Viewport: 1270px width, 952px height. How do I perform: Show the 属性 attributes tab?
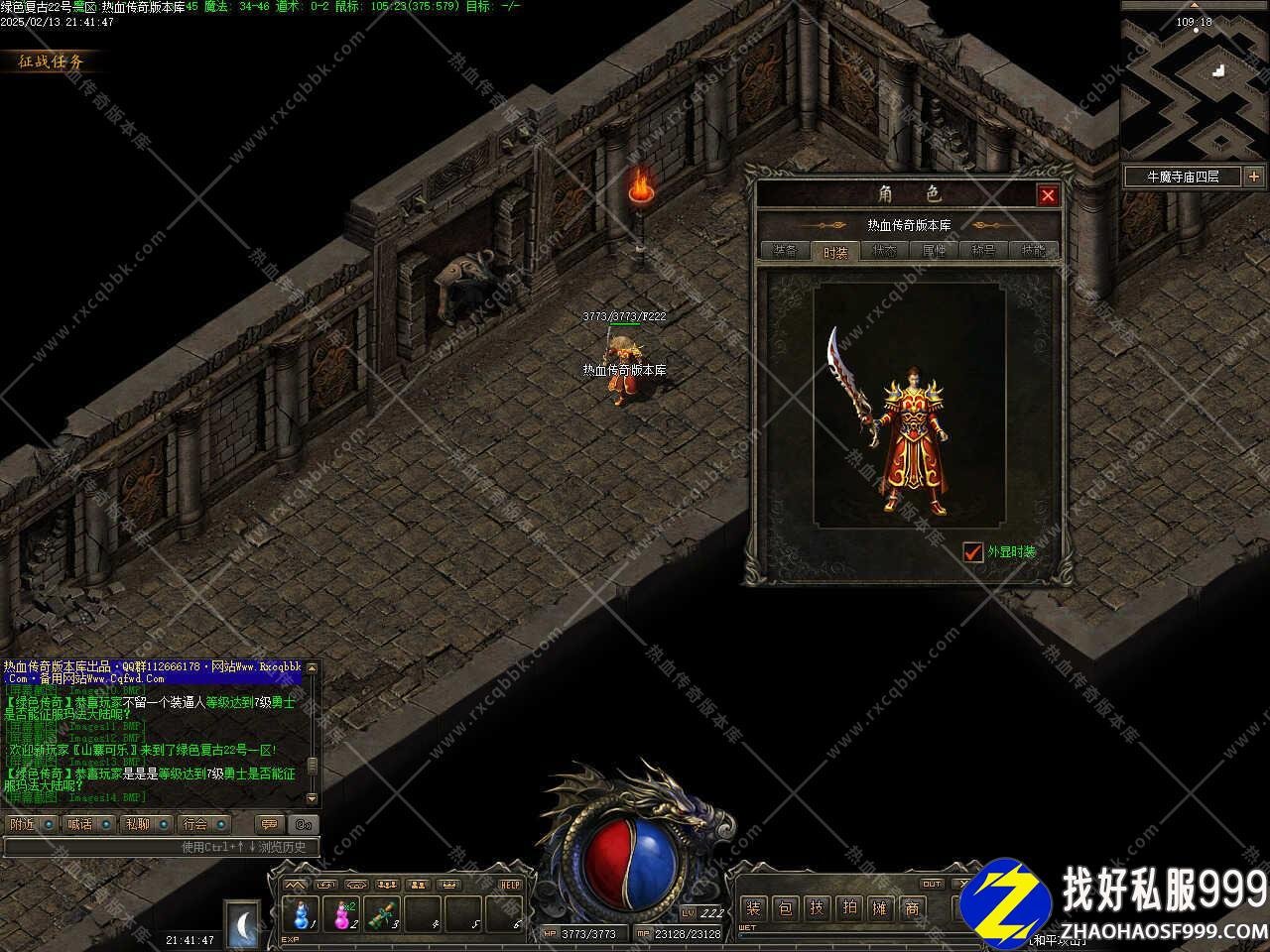coord(934,251)
